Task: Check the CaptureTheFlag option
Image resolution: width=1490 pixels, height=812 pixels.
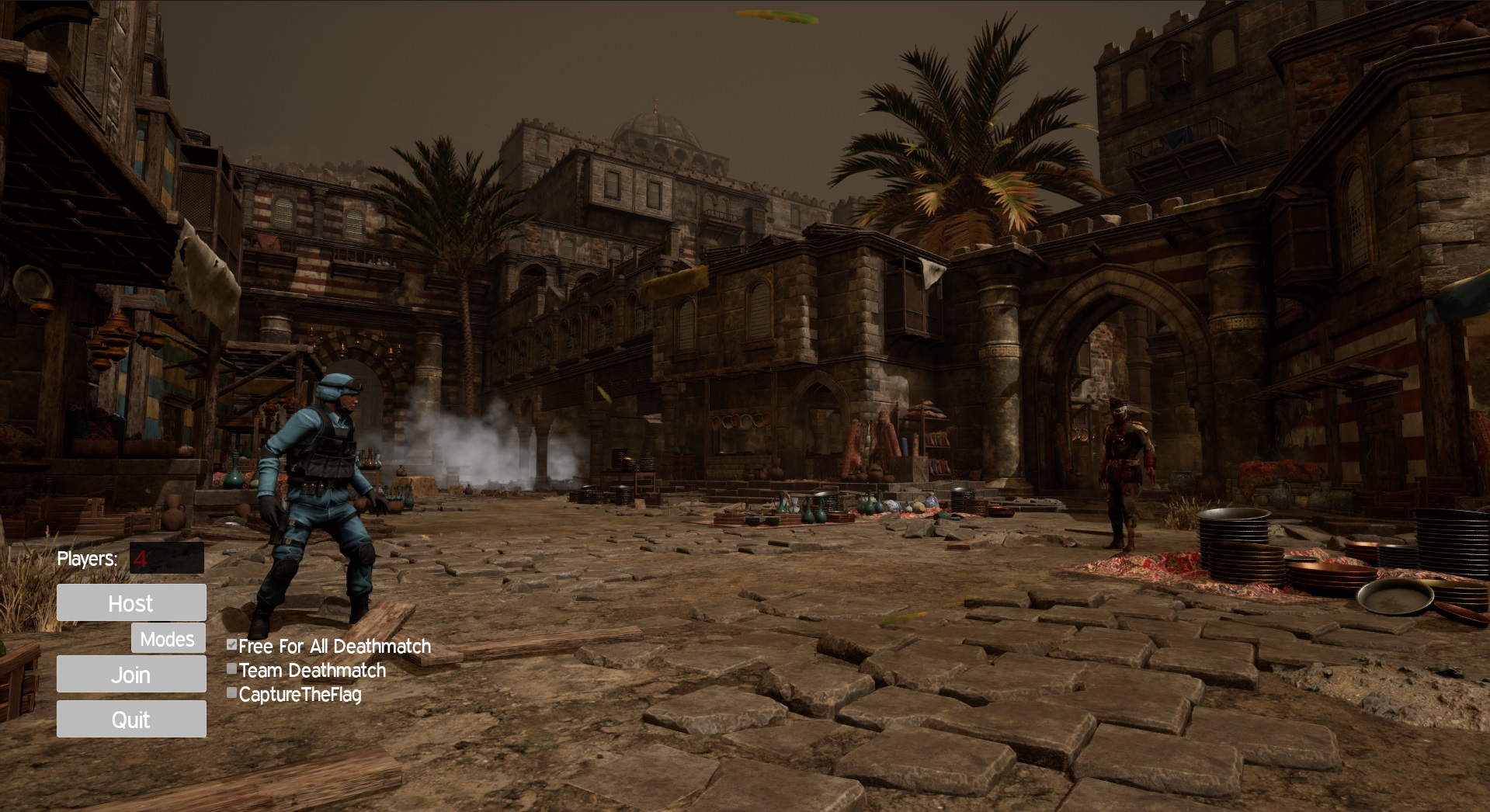Action: click(231, 693)
